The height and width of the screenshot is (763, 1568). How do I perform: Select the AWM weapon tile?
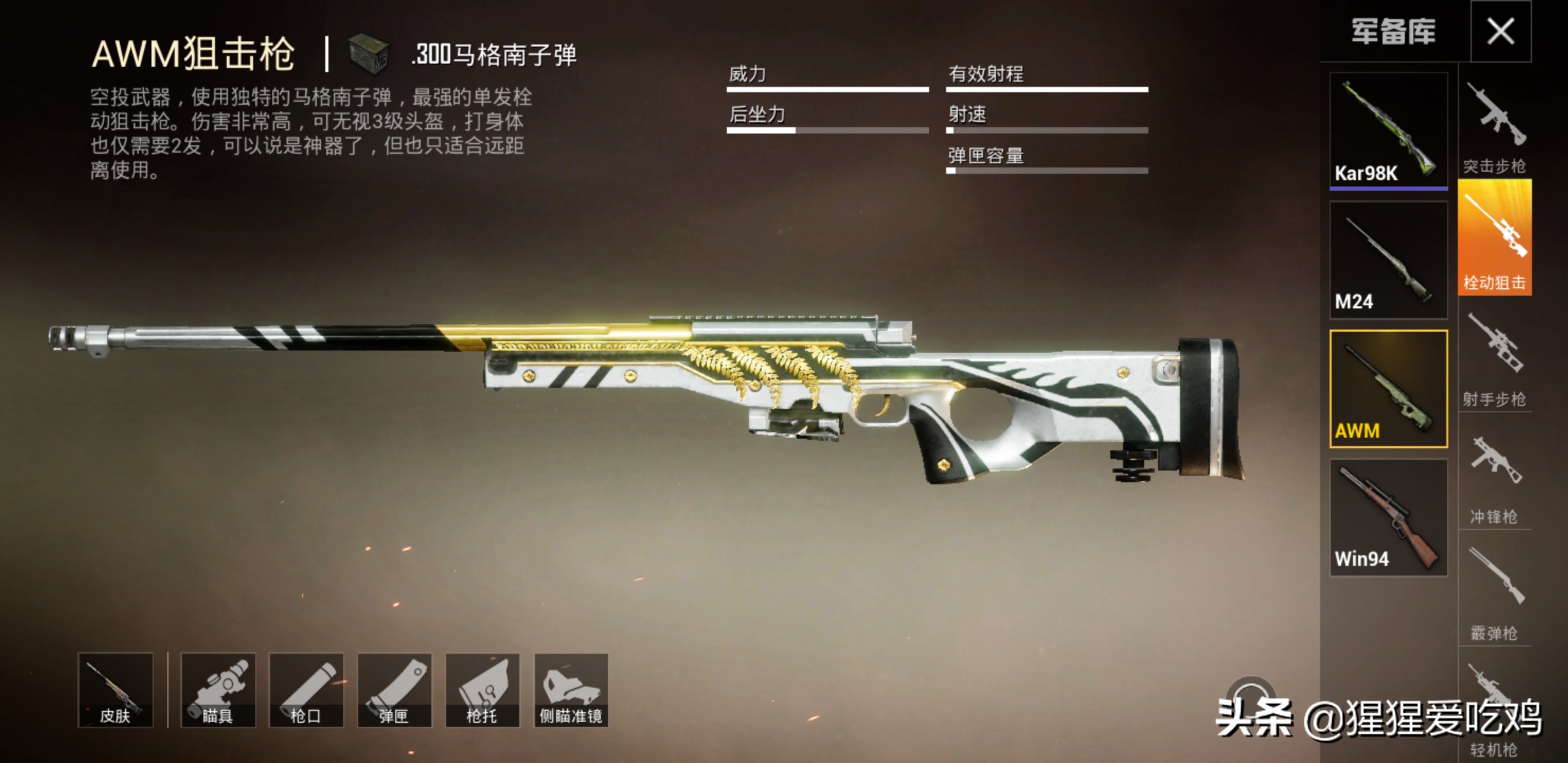coord(1388,389)
